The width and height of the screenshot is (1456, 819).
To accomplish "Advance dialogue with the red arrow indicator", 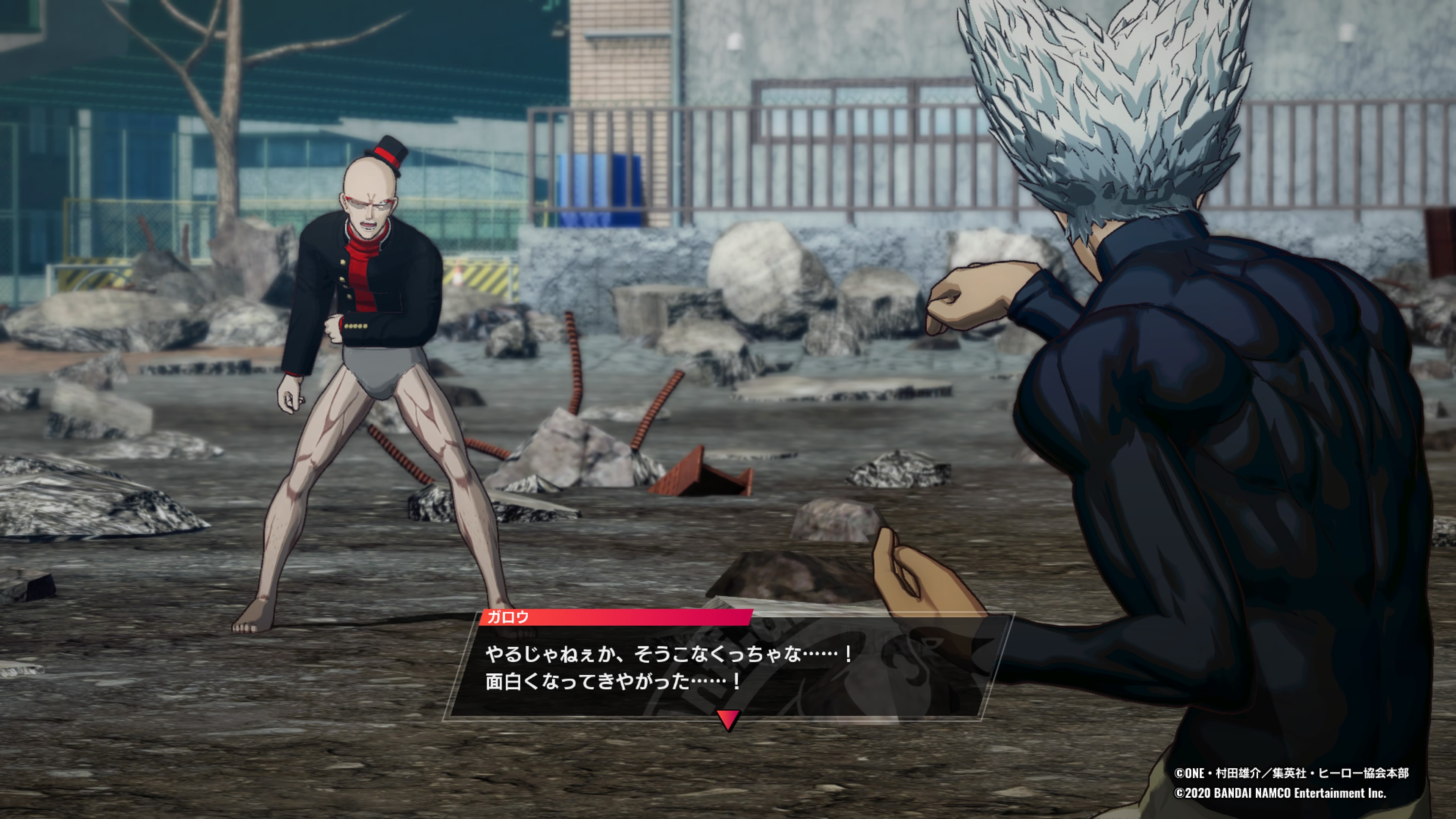I will point(728,720).
